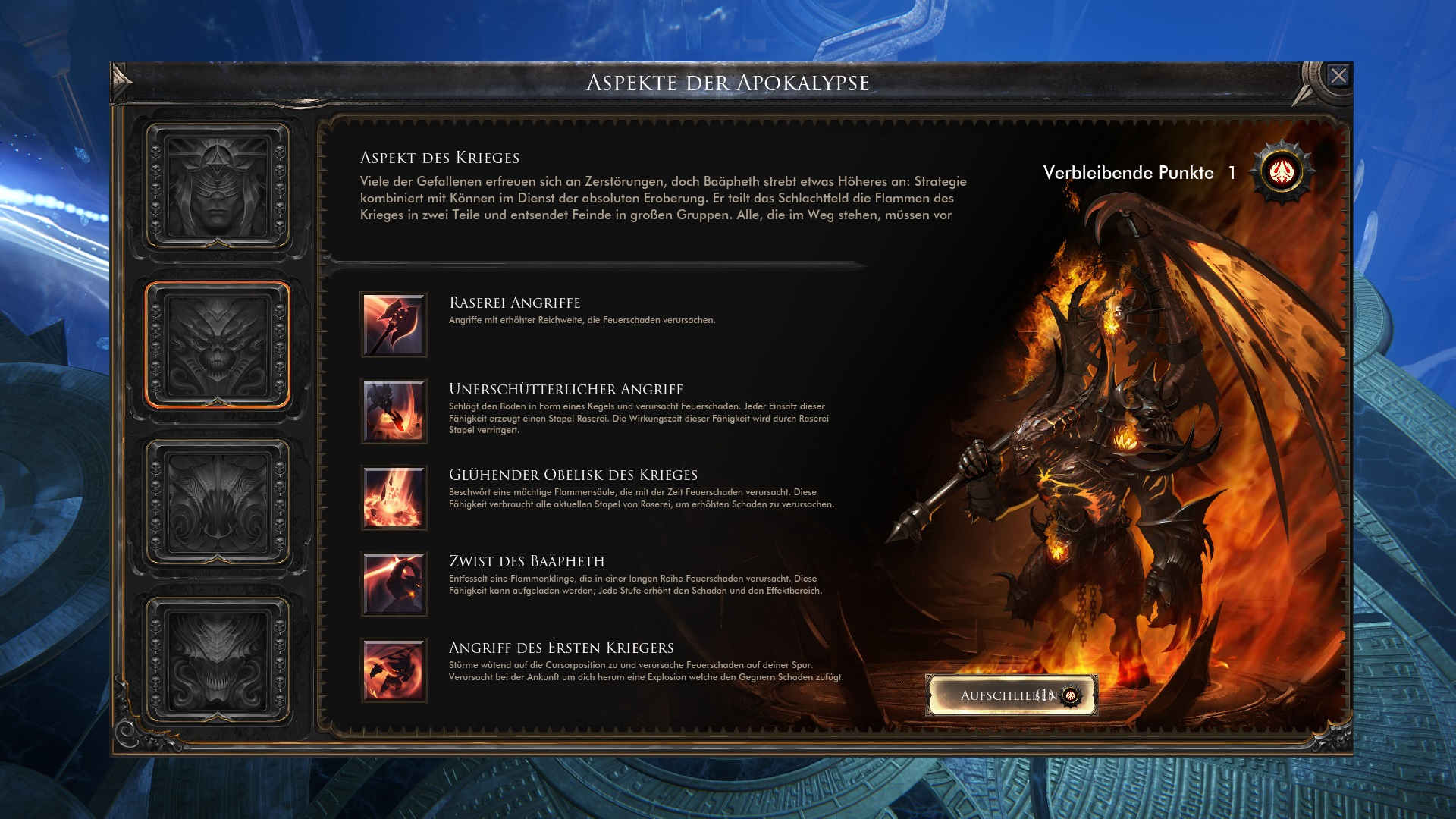Open the bottom fanged demon aspect tile

(x=218, y=659)
